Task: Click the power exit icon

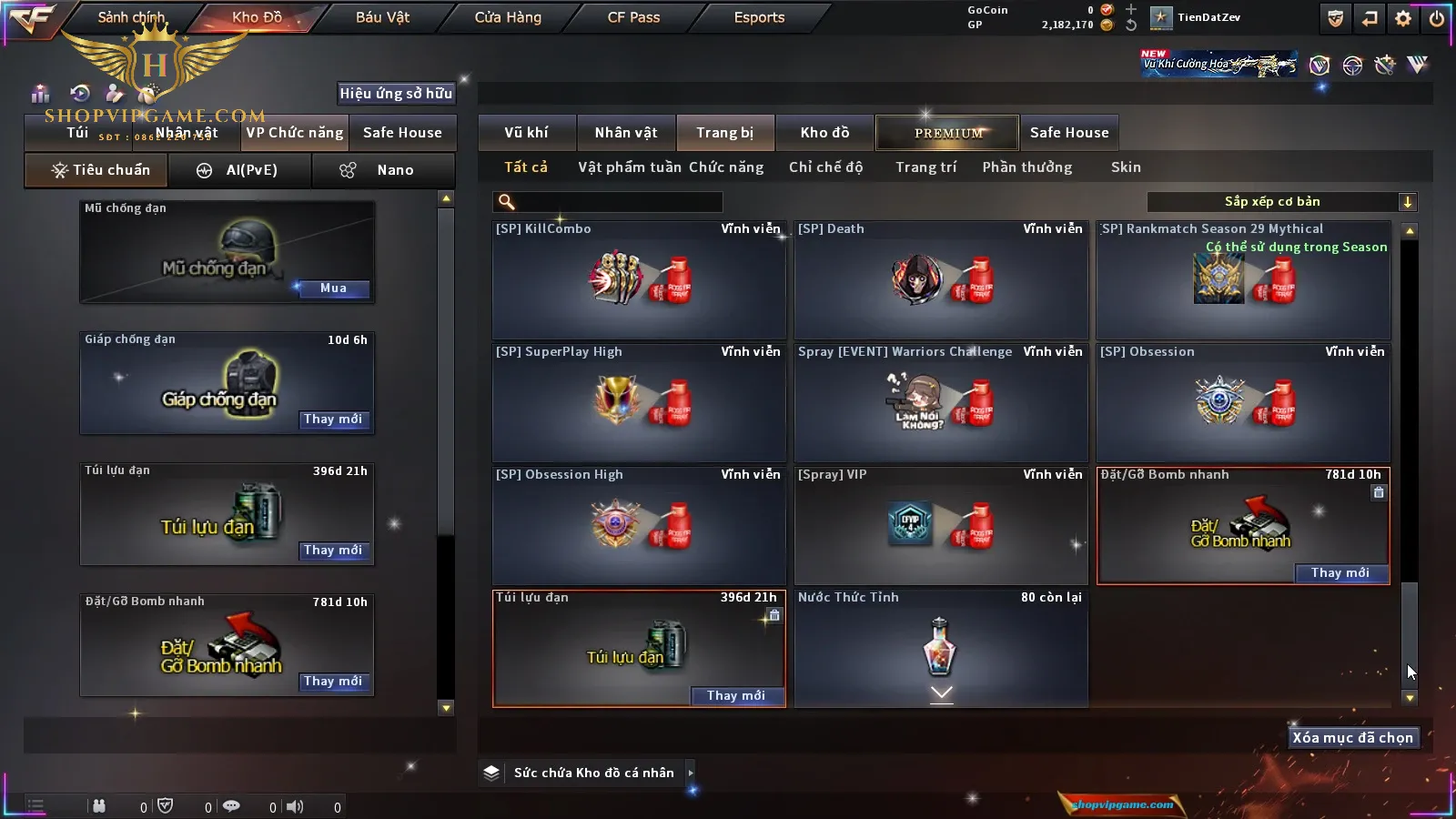Action: [x=1436, y=18]
